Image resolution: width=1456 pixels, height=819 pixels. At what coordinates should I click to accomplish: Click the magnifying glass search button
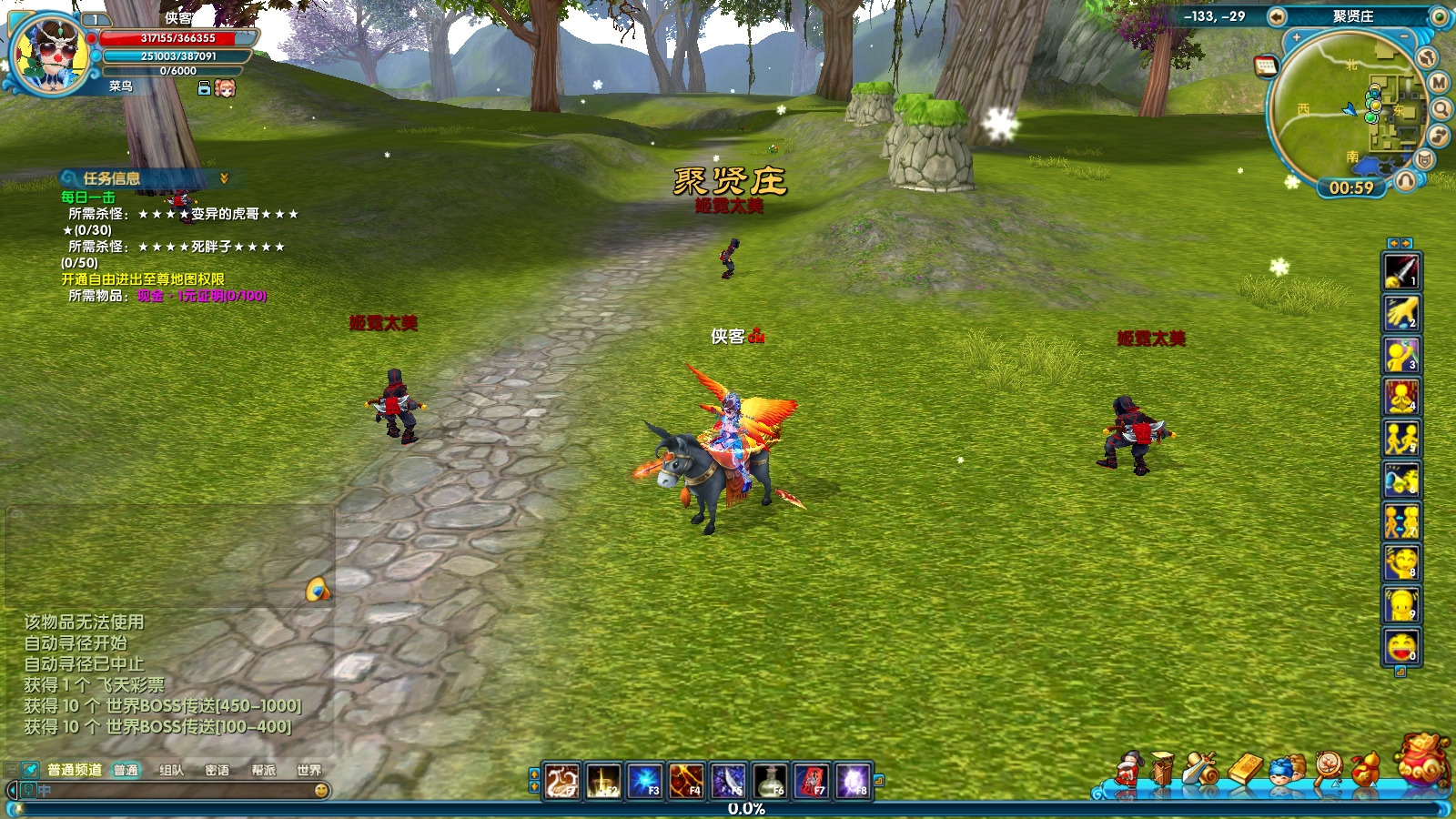1441,110
